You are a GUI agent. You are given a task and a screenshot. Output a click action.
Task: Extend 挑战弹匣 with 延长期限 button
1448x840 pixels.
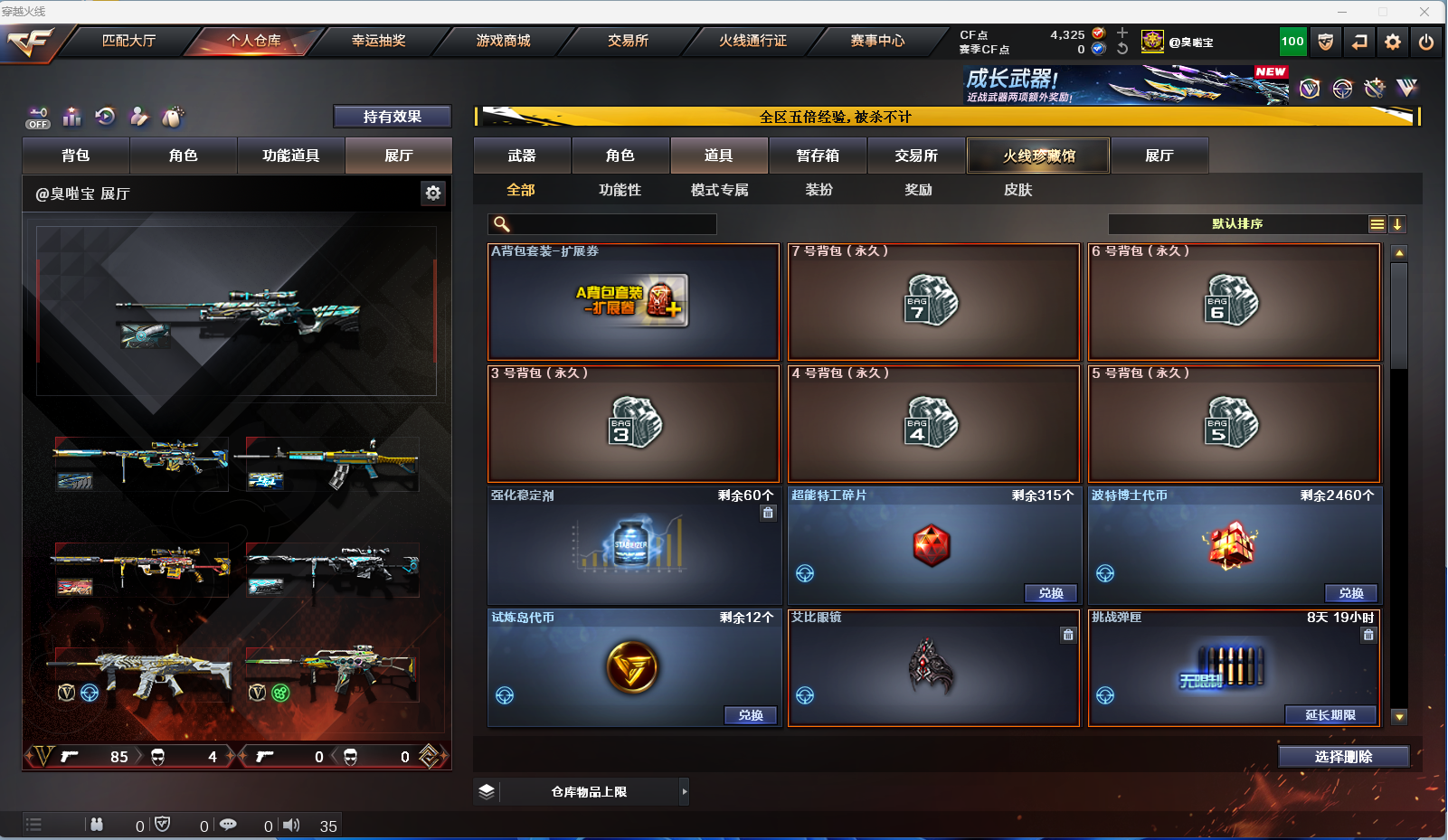click(x=1330, y=715)
